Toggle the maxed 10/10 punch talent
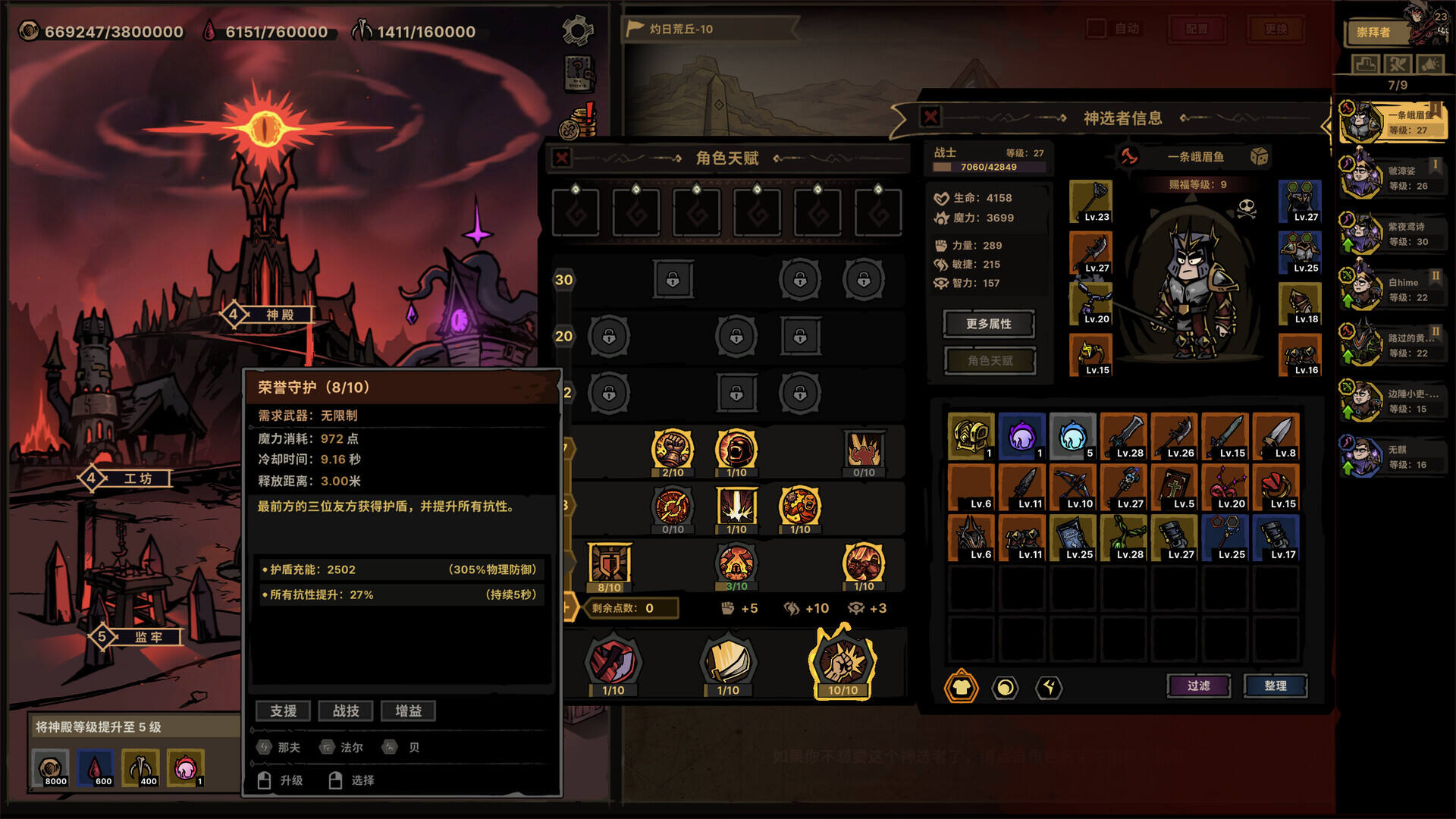The image size is (1456, 819). pos(843,663)
